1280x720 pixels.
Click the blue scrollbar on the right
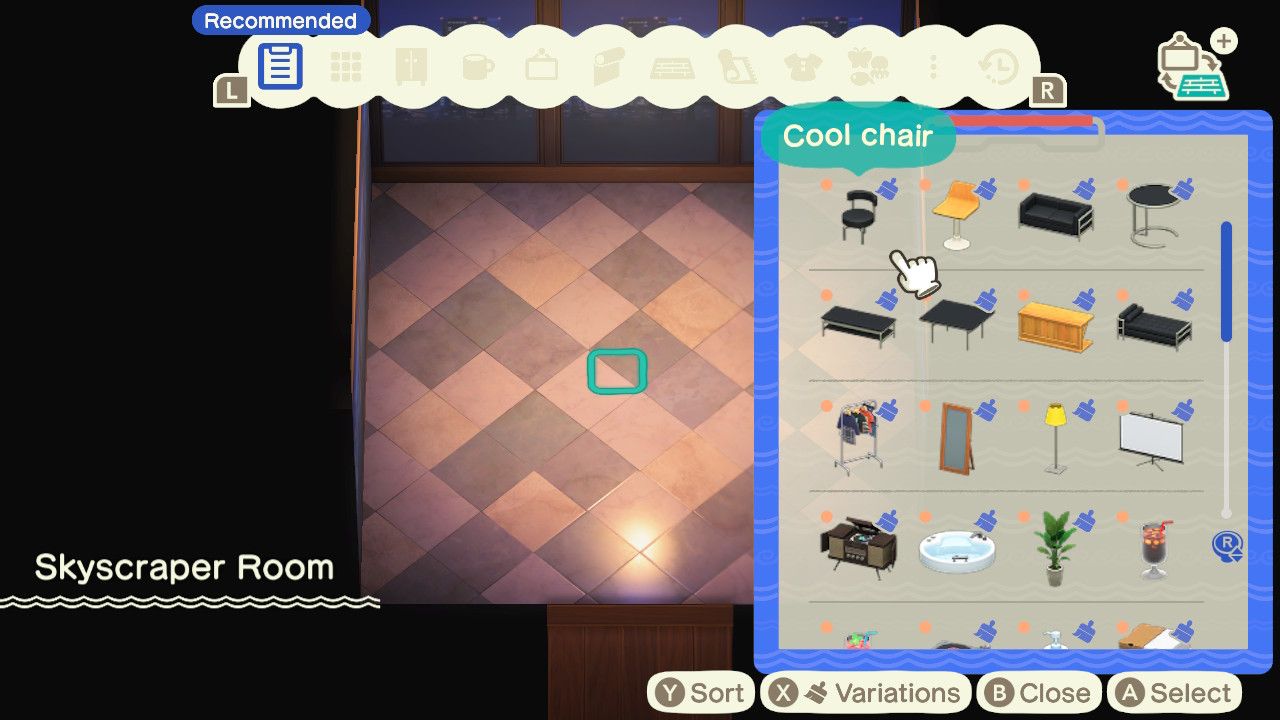1228,280
